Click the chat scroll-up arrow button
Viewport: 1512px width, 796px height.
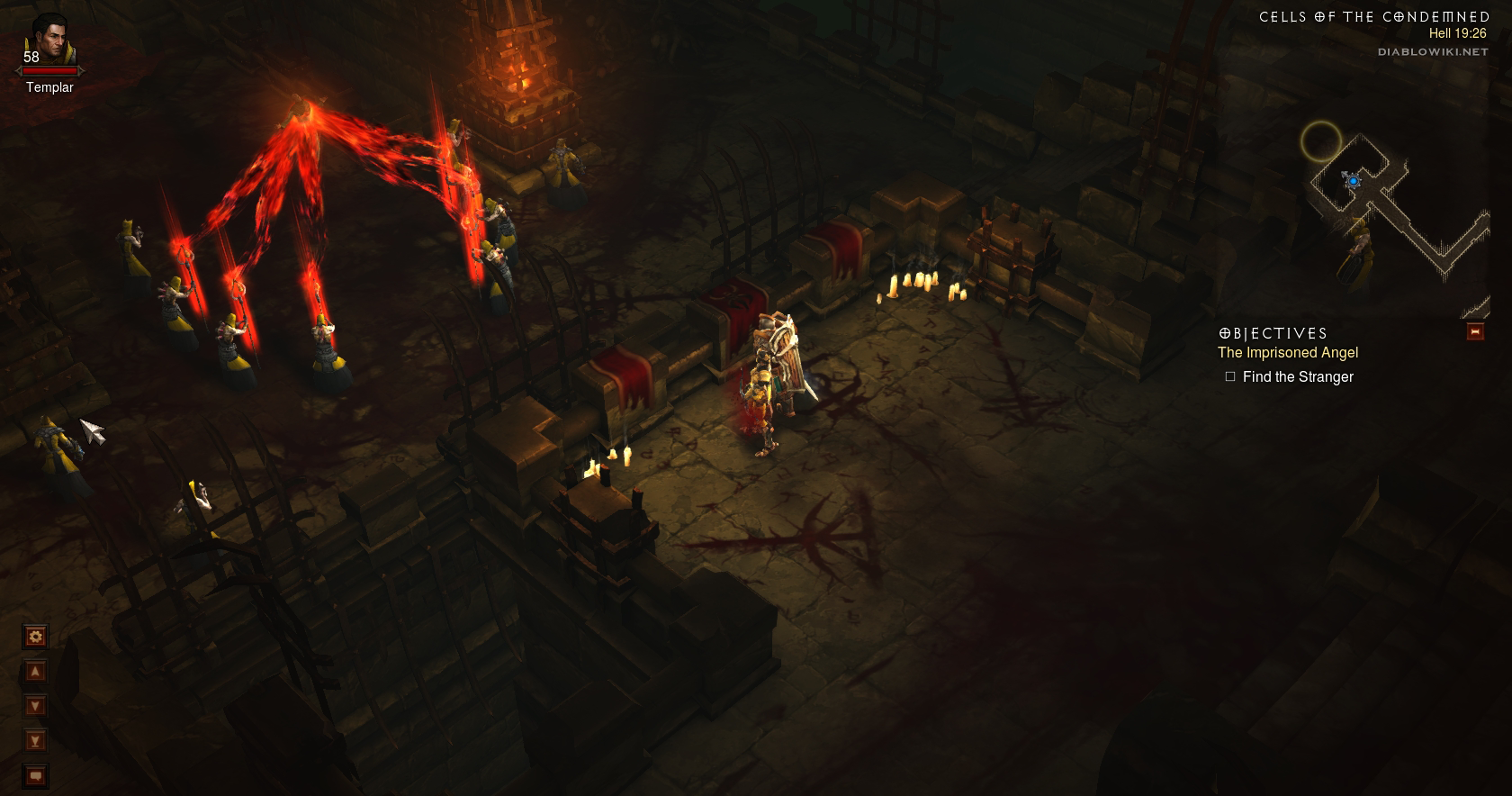coord(35,671)
